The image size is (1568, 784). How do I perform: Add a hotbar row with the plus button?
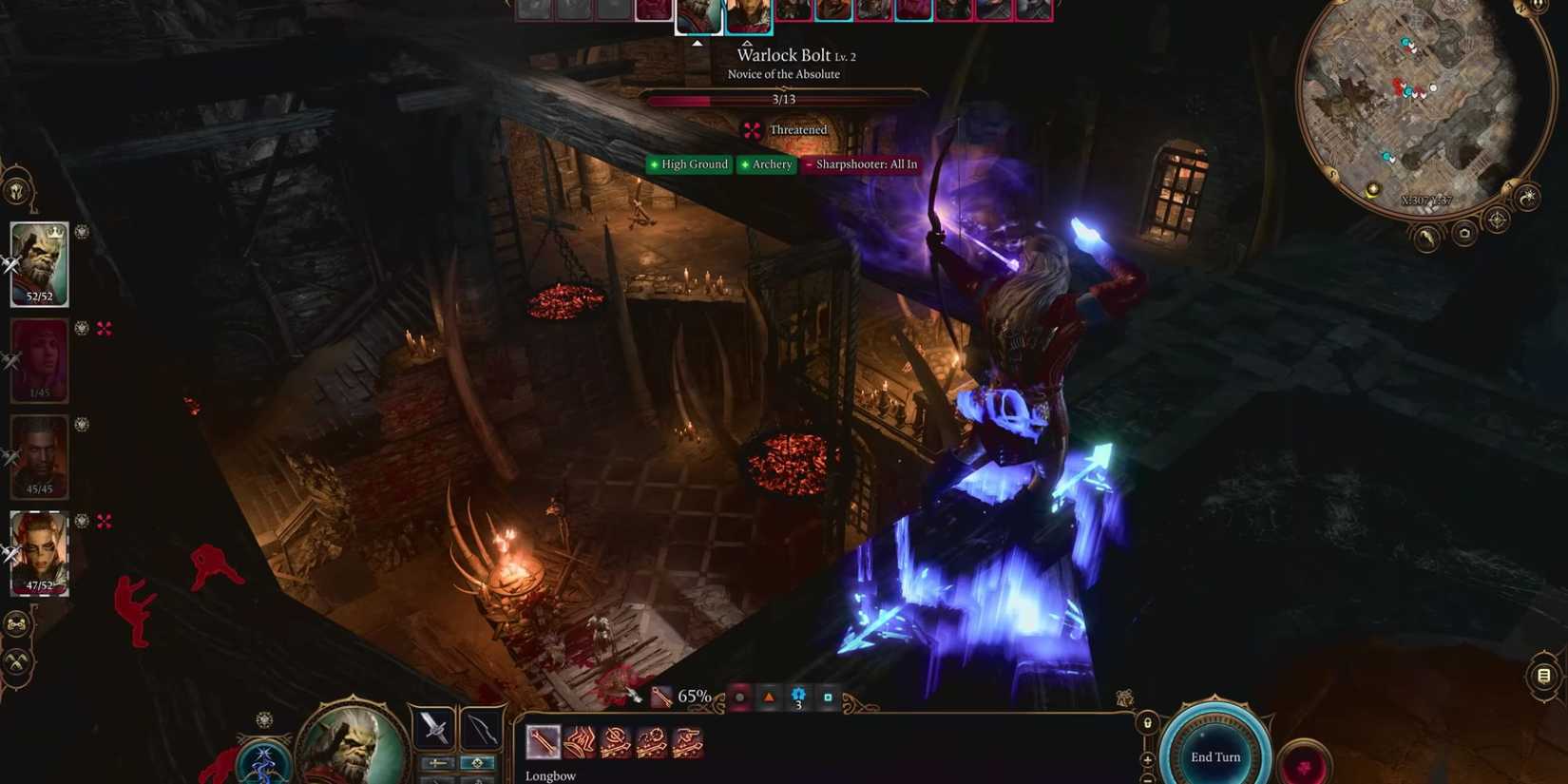[x=1147, y=758]
